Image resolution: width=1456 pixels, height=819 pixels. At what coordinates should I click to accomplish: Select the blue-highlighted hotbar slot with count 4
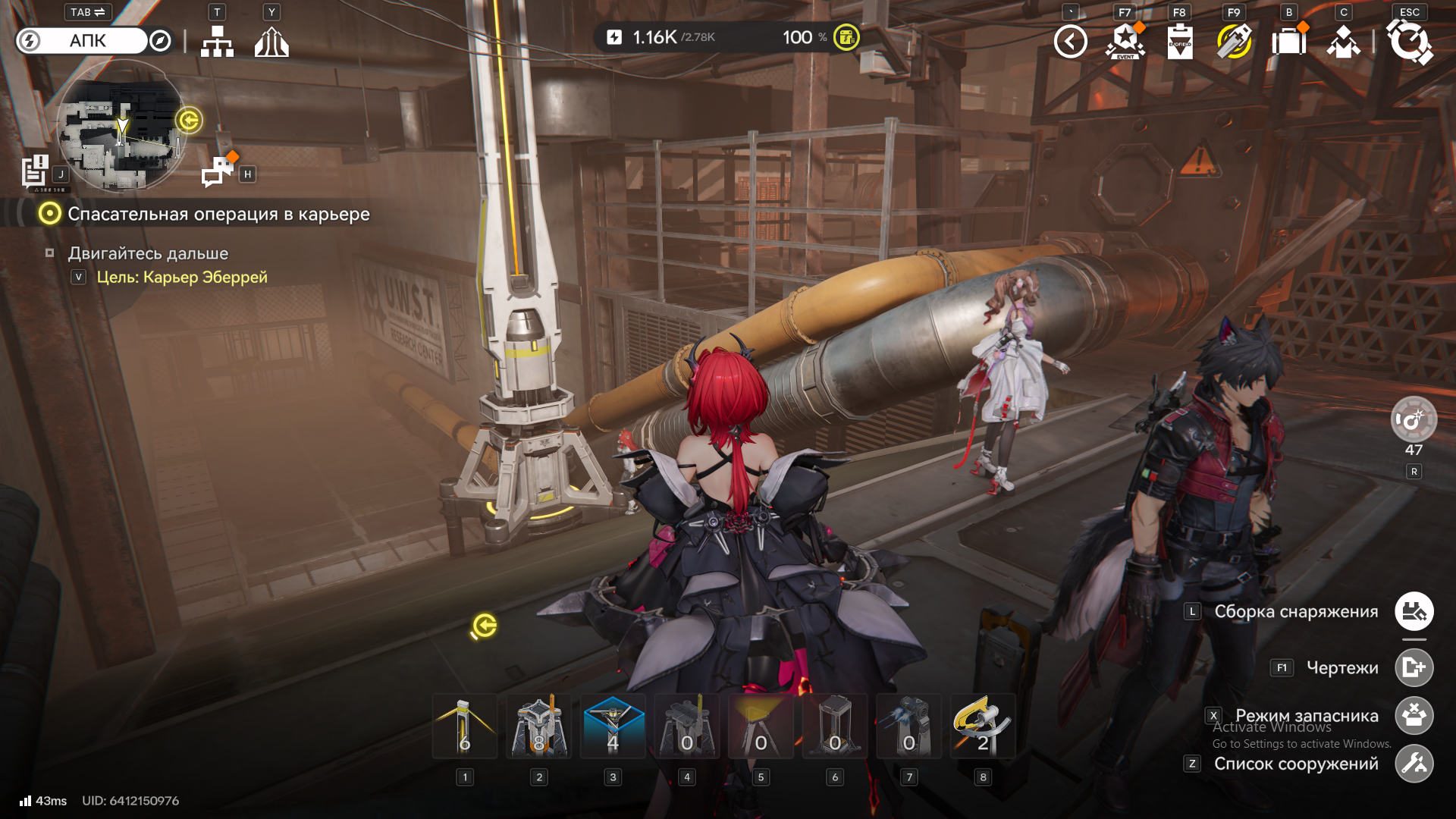[613, 726]
